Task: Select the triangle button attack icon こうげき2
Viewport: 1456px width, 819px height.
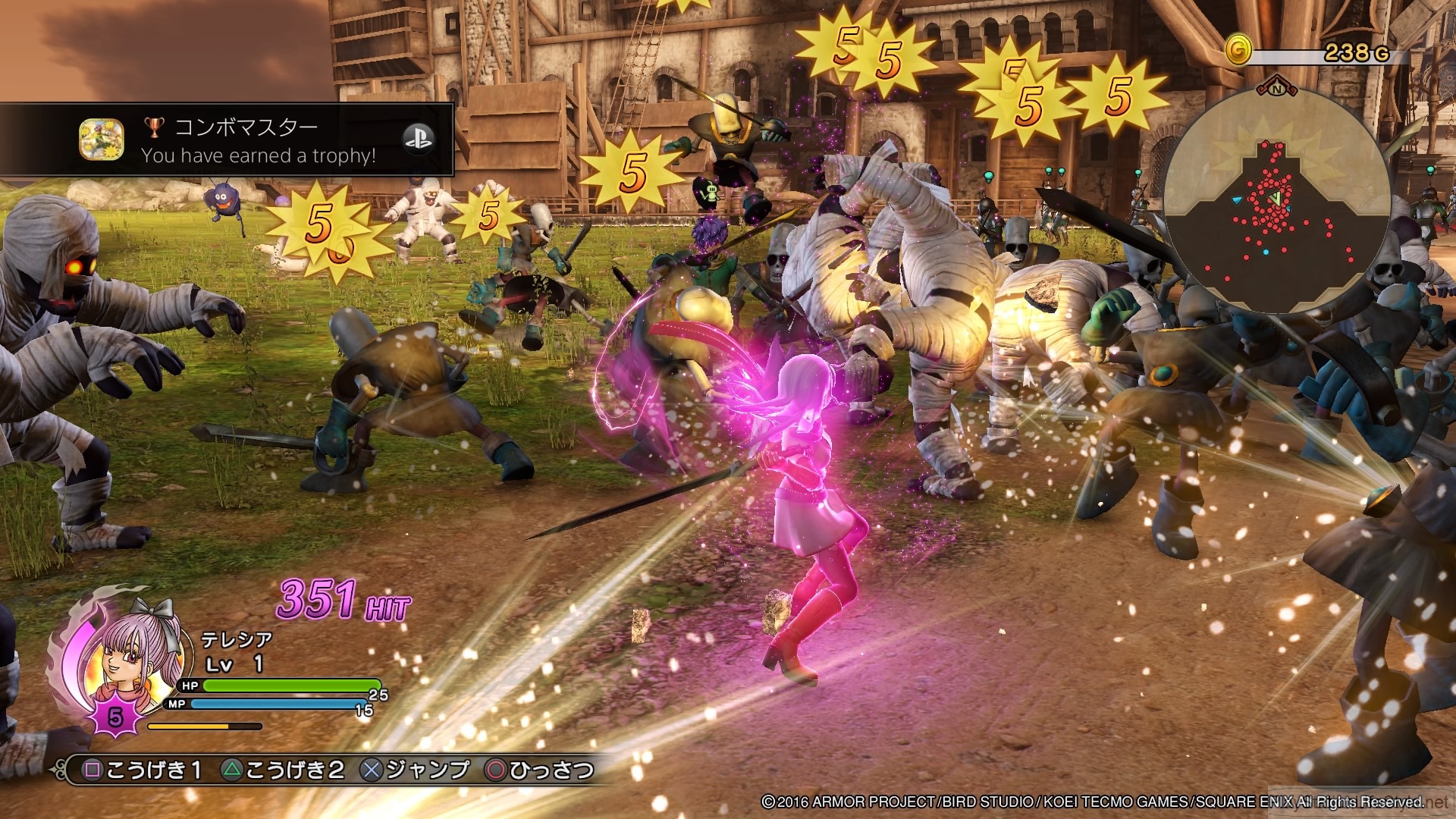Action: point(231,772)
